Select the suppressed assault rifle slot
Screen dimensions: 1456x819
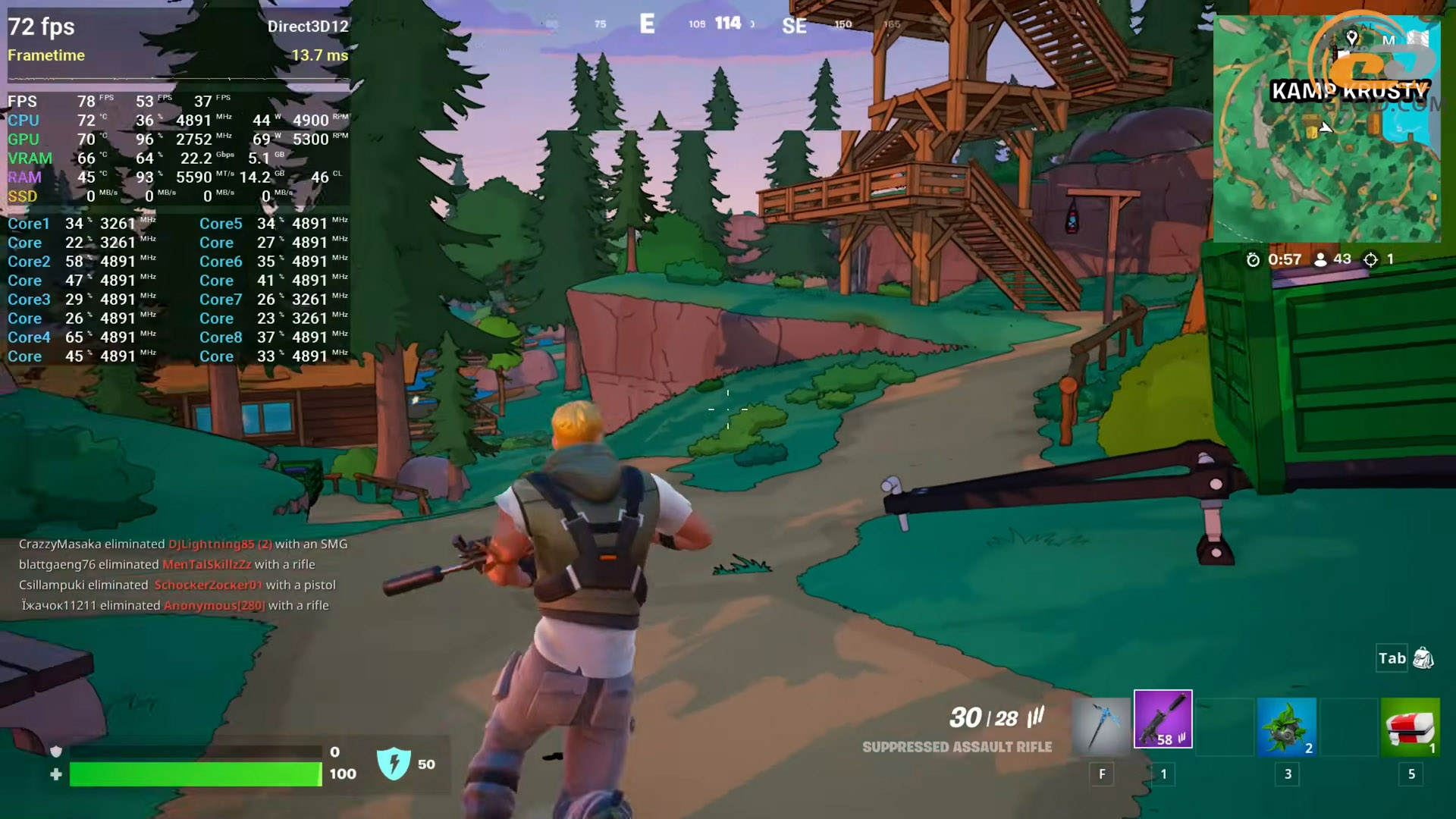(1163, 720)
